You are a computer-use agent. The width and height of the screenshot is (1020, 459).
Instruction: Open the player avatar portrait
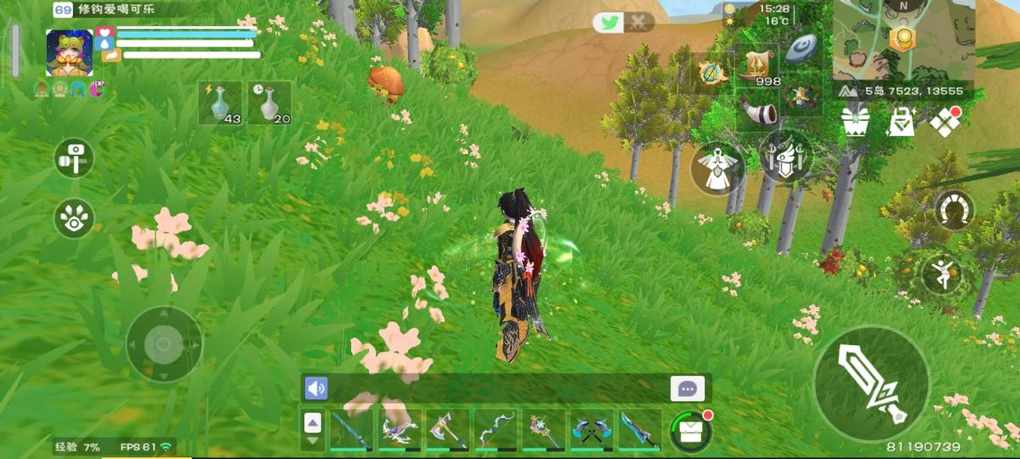click(69, 52)
